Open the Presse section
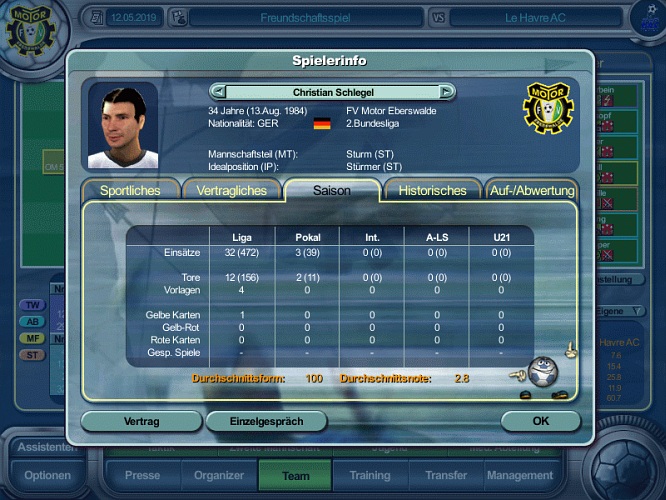The height and width of the screenshot is (500, 666). click(x=142, y=476)
